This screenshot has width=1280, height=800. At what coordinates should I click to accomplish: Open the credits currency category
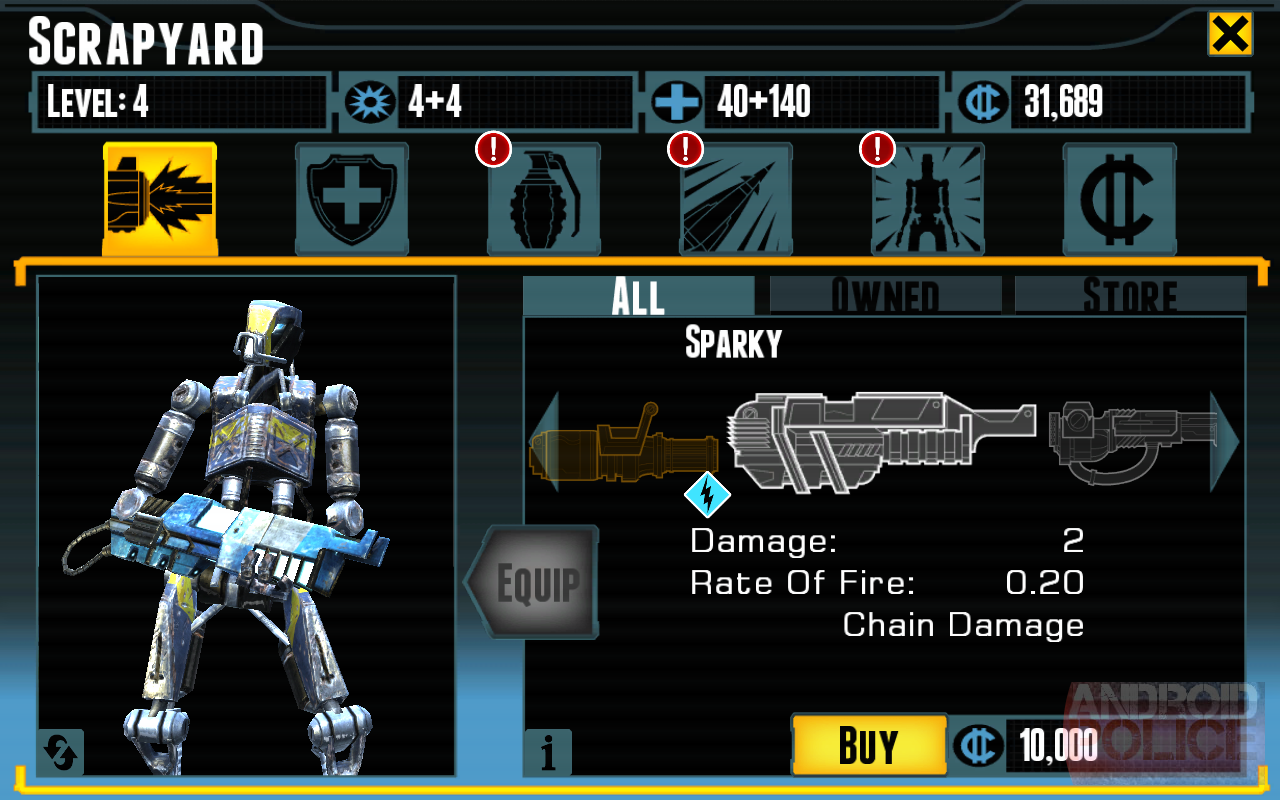pos(1119,199)
